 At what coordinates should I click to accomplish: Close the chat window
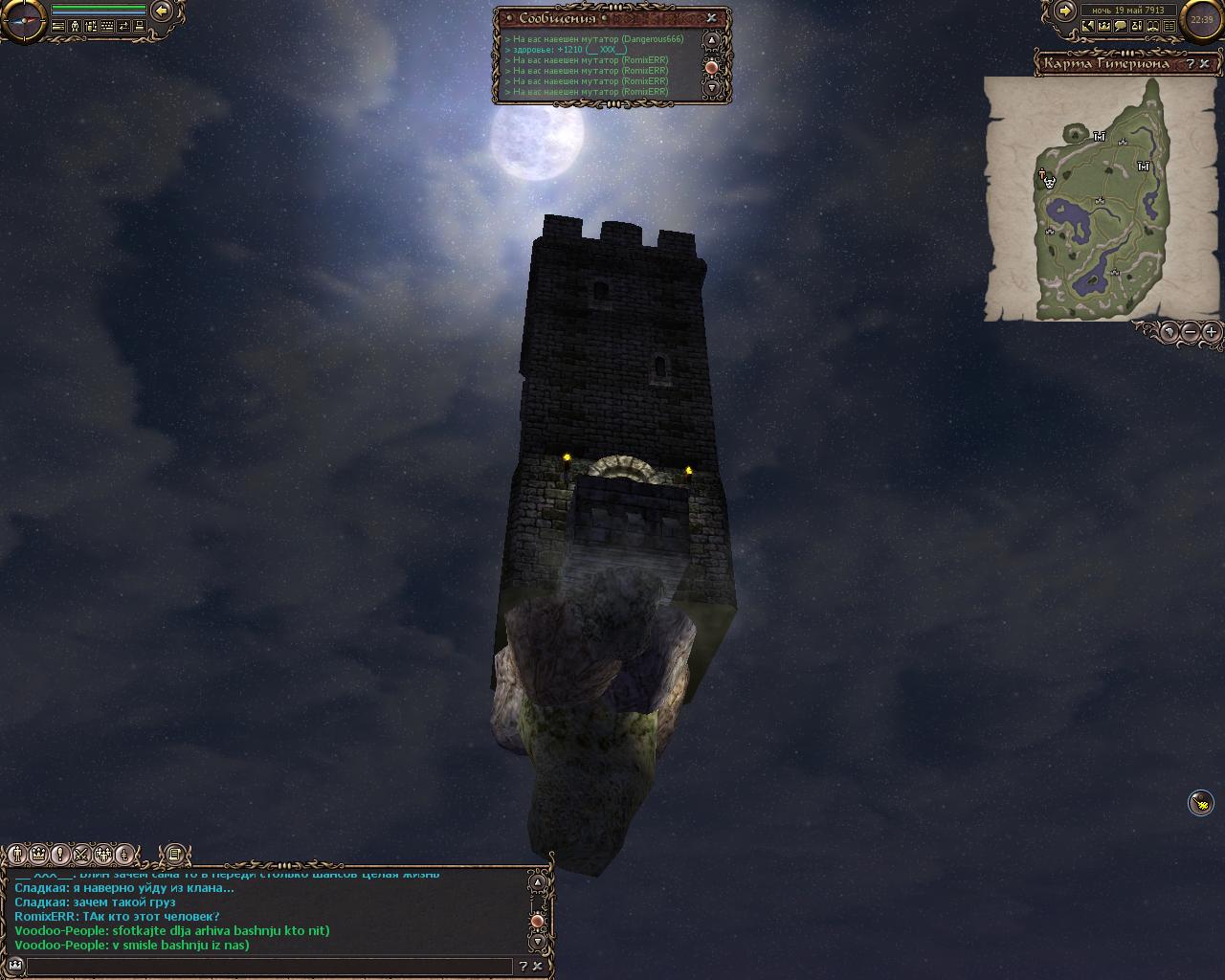pyautogui.click(x=539, y=967)
